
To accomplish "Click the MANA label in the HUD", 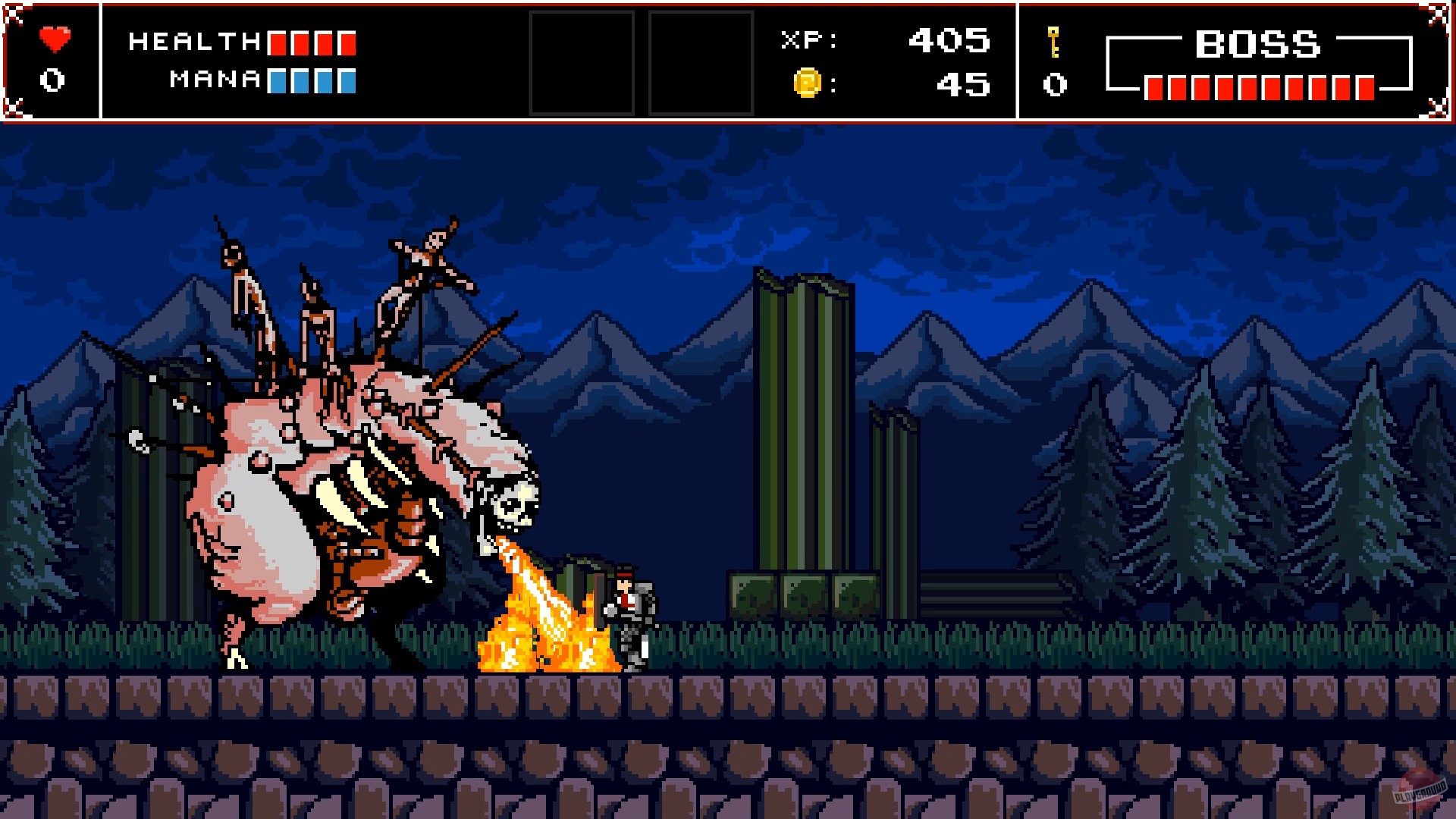I will (213, 80).
